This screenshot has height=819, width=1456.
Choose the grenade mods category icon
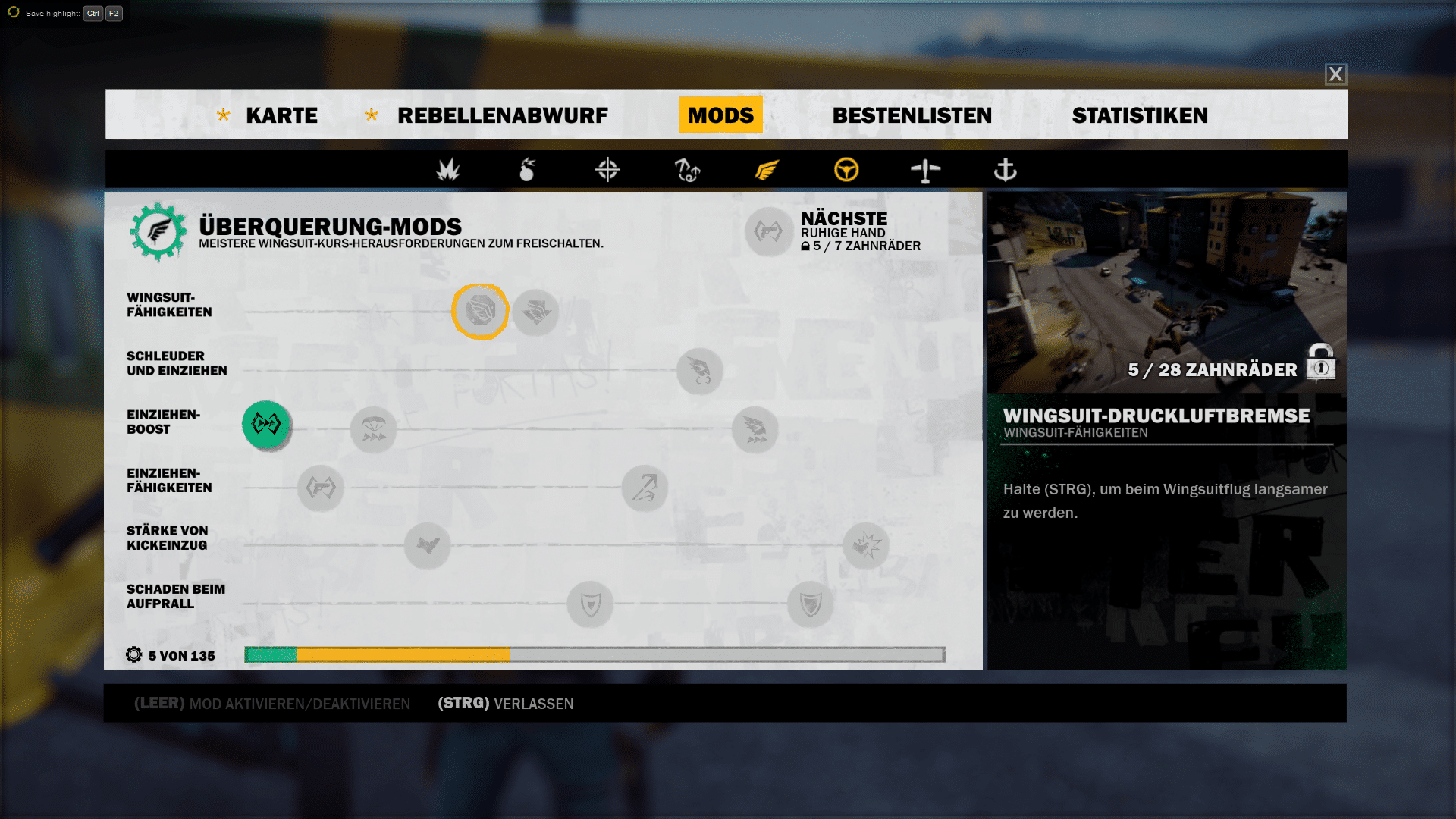(x=528, y=170)
